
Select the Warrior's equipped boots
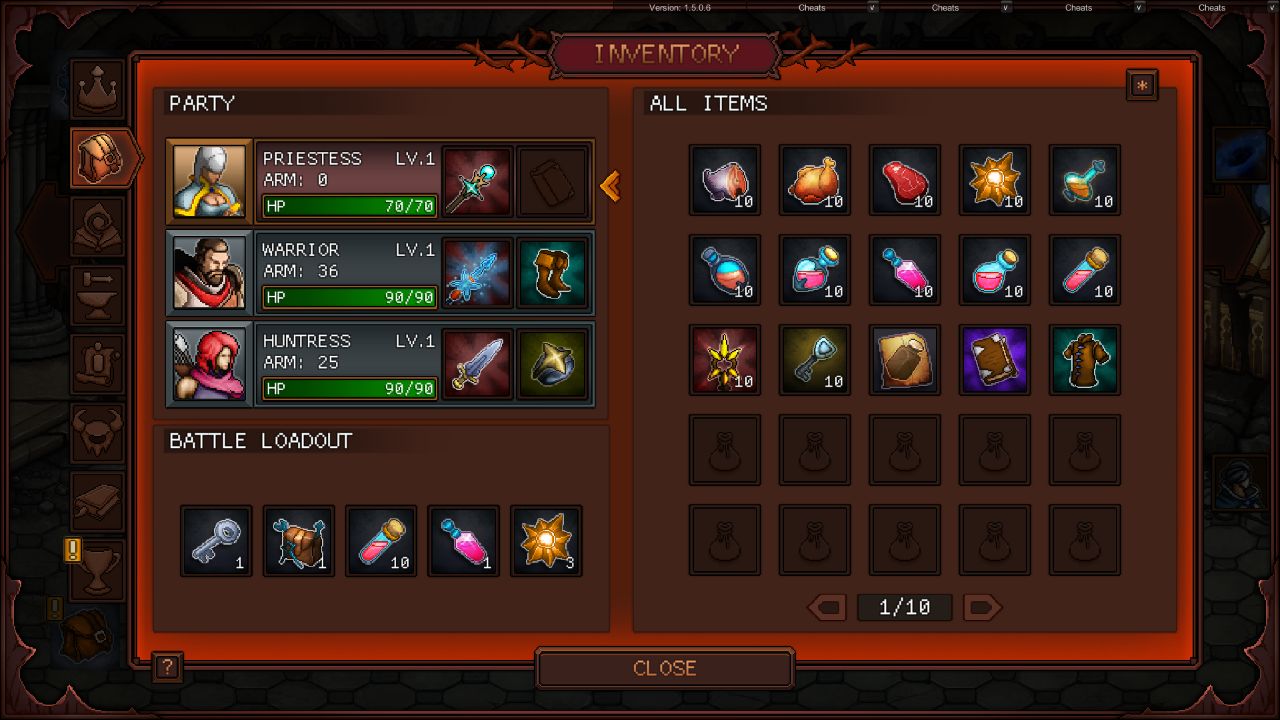pyautogui.click(x=553, y=272)
